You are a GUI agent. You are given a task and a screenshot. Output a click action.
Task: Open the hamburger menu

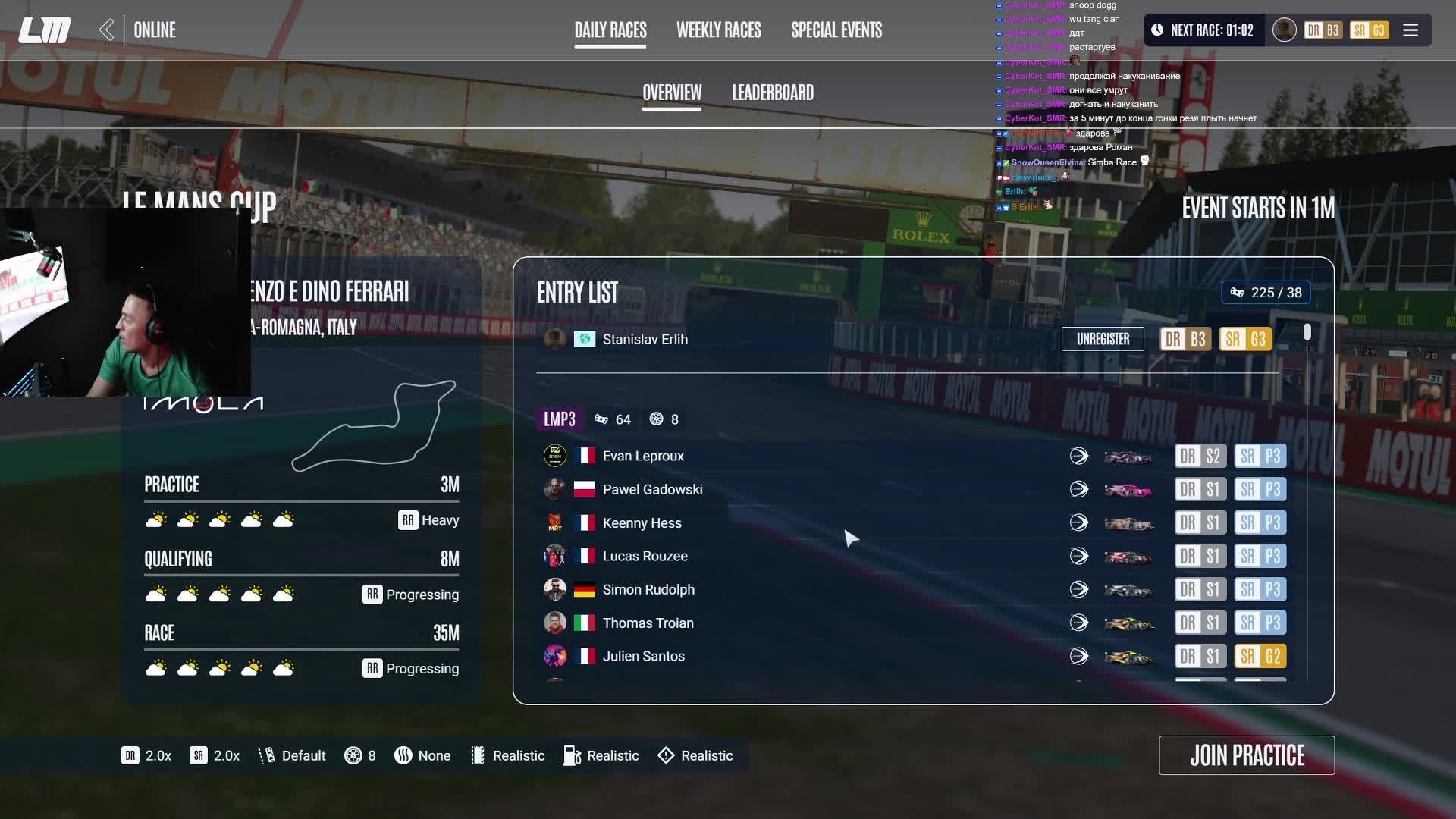[1410, 30]
